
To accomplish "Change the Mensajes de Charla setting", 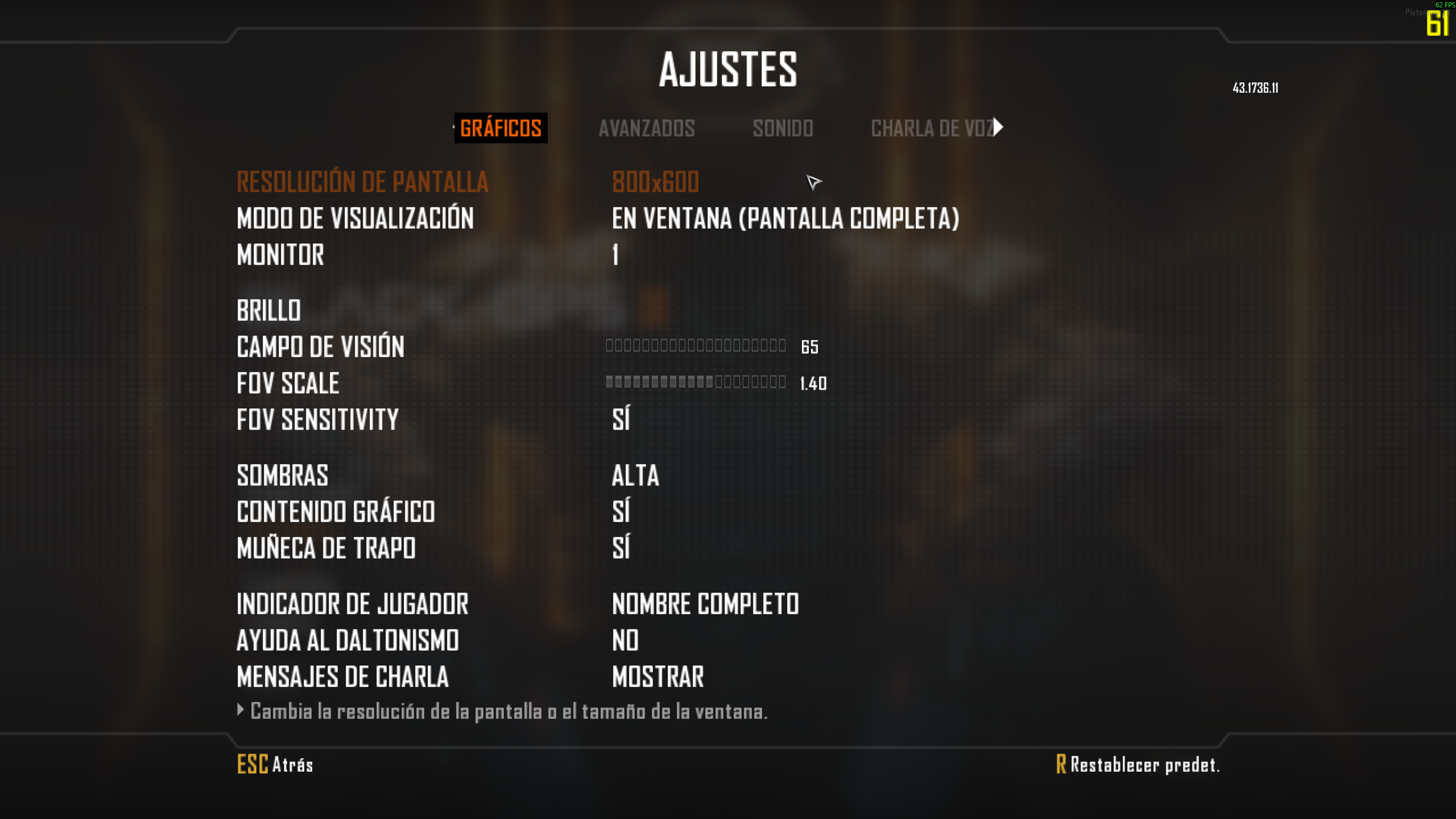I will pyautogui.click(x=658, y=677).
